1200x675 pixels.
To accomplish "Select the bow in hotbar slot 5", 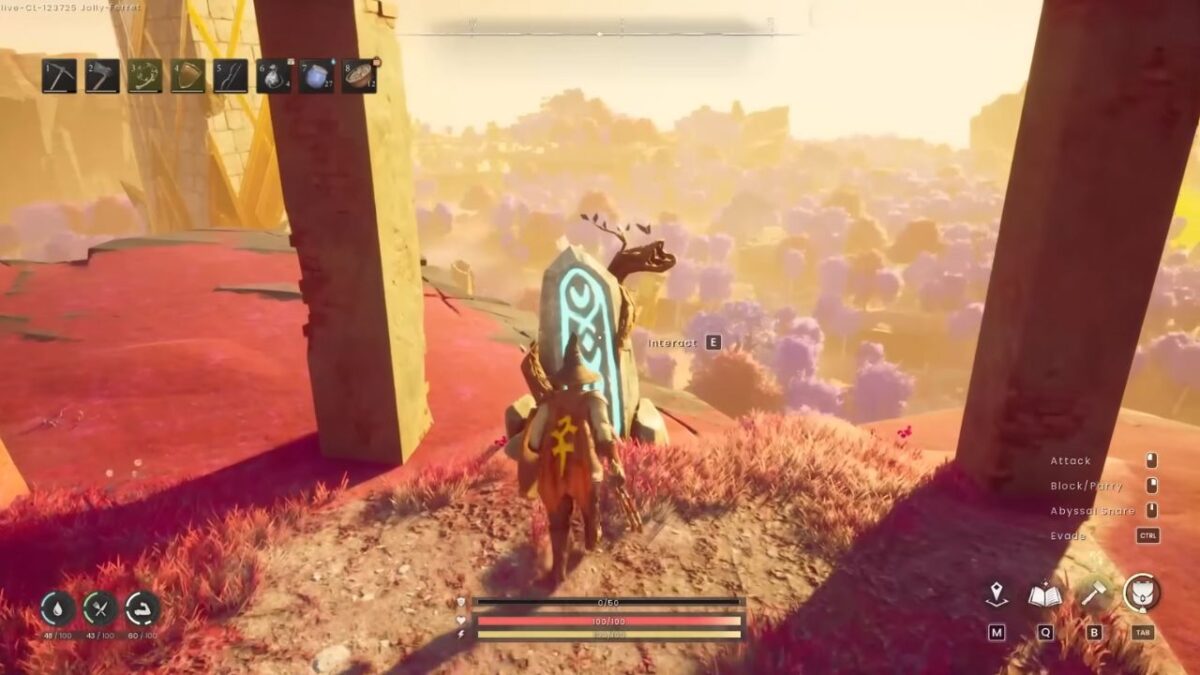I will [231, 76].
